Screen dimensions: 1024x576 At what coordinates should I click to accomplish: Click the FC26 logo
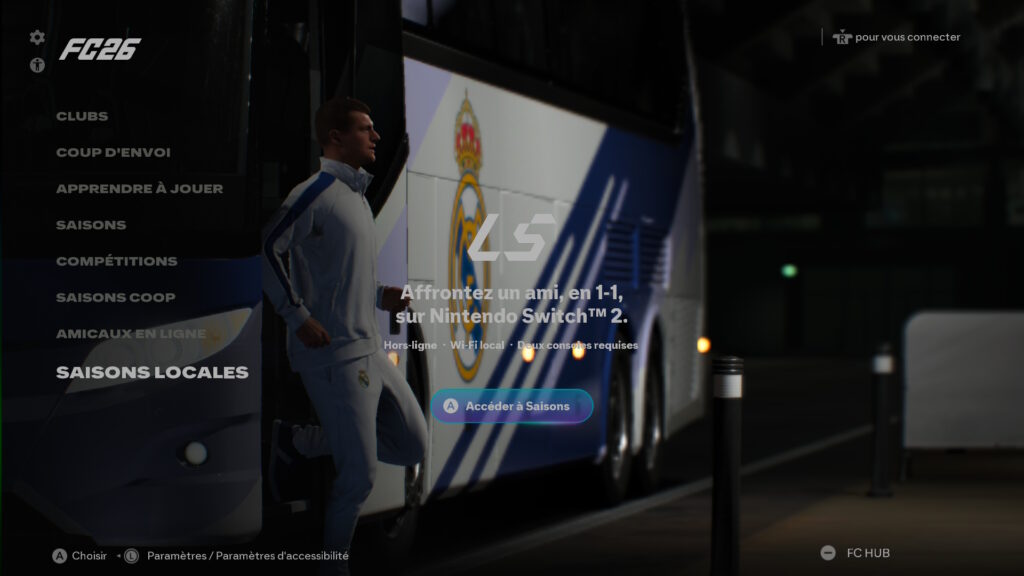click(99, 49)
